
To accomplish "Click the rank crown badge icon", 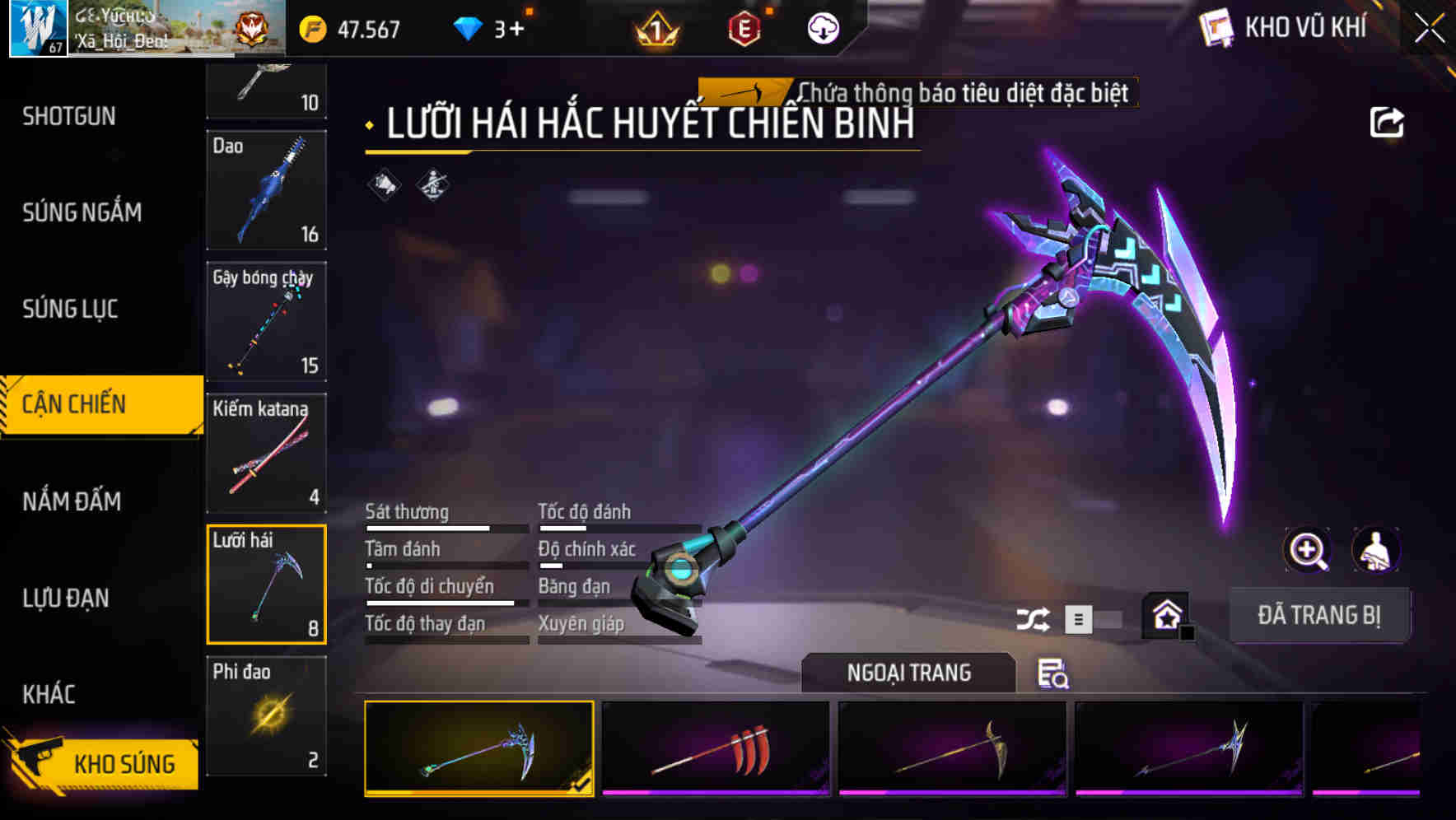I will (656, 31).
